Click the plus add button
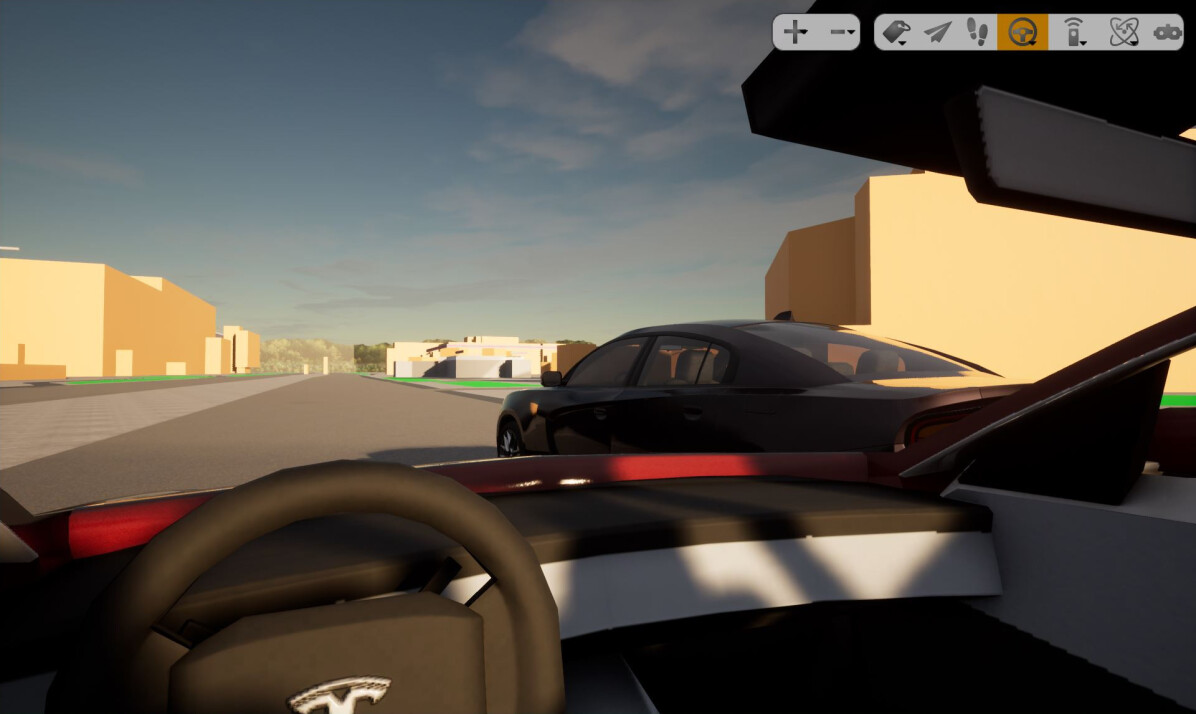The image size is (1196, 714). [795, 32]
